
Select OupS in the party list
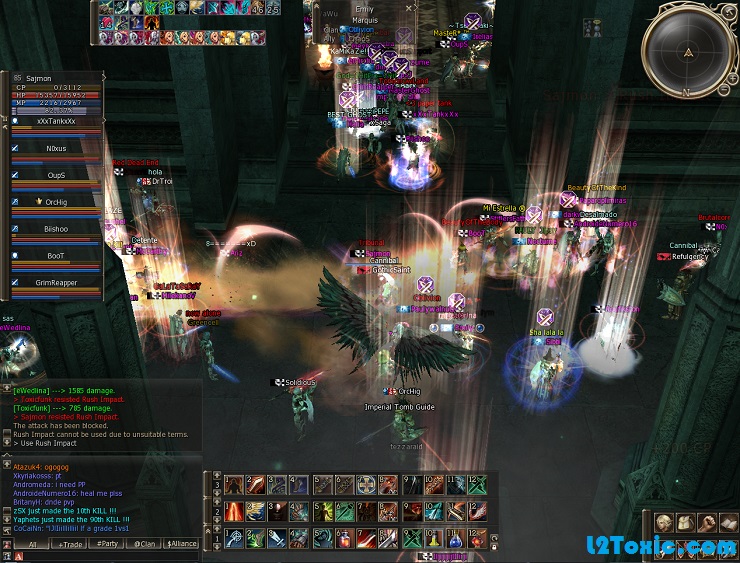55,175
